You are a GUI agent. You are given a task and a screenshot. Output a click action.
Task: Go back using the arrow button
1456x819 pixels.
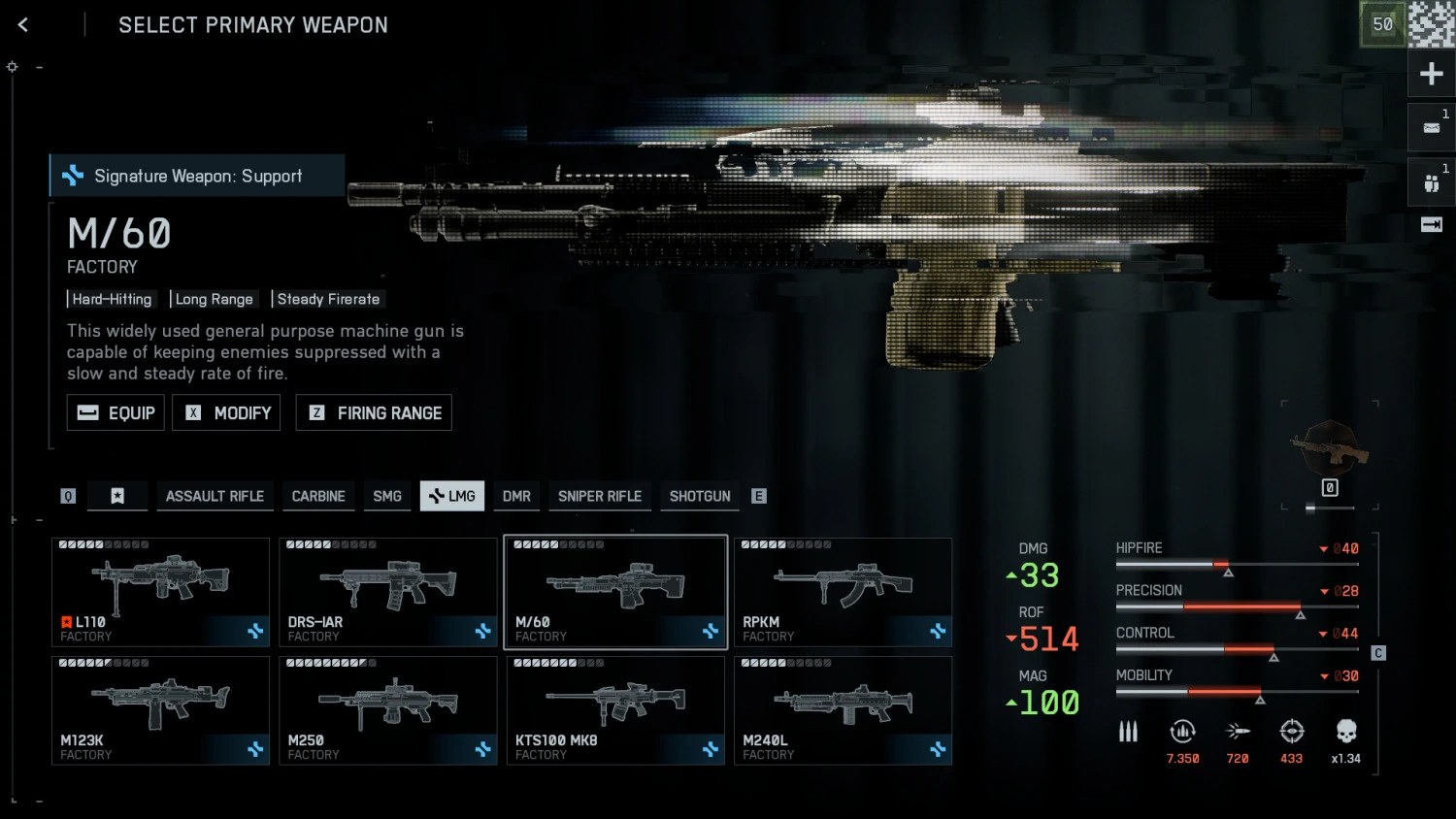tap(23, 25)
